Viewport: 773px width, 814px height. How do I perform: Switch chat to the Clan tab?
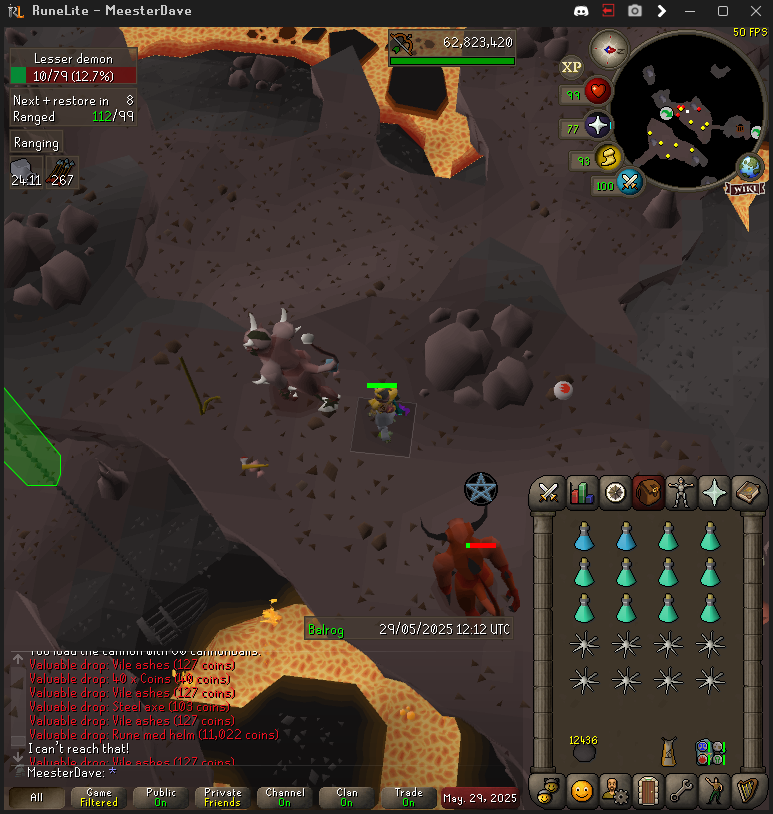[x=347, y=798]
